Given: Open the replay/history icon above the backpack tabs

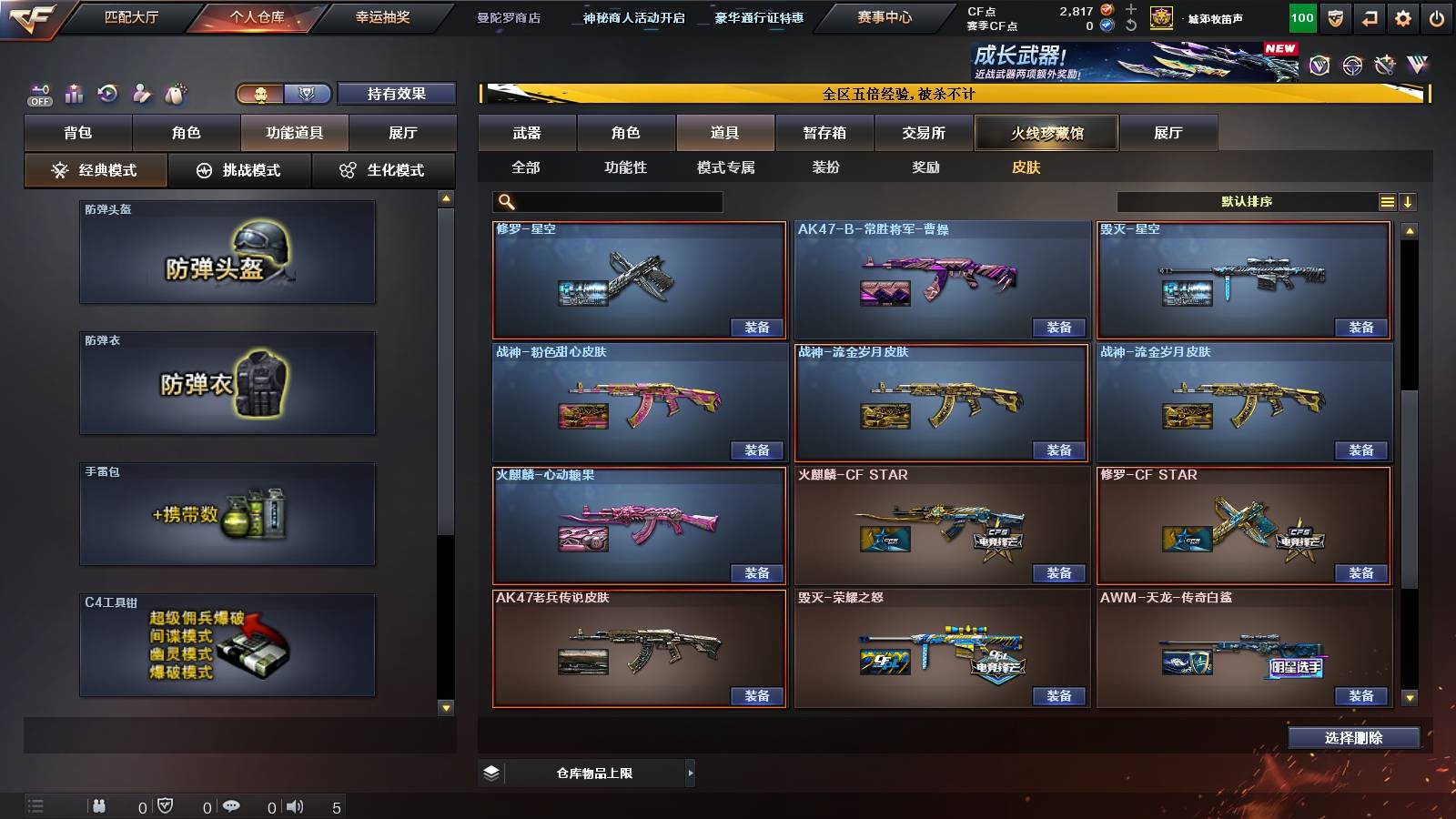Looking at the screenshot, I should 107,93.
